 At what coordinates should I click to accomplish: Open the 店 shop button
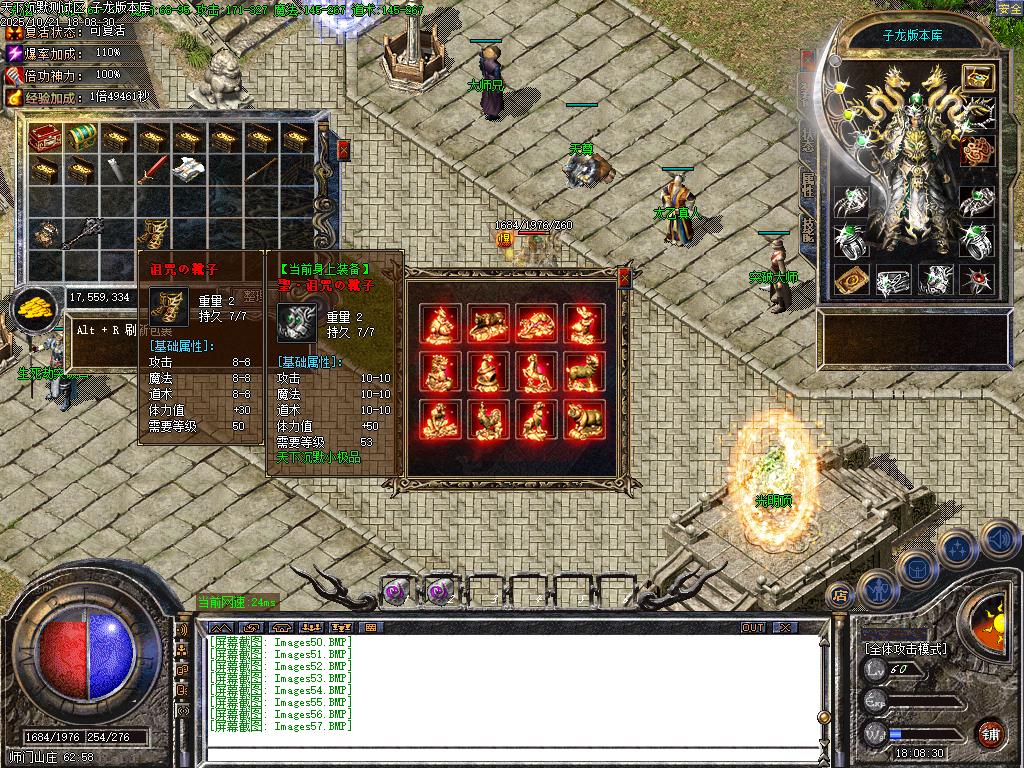pyautogui.click(x=840, y=596)
